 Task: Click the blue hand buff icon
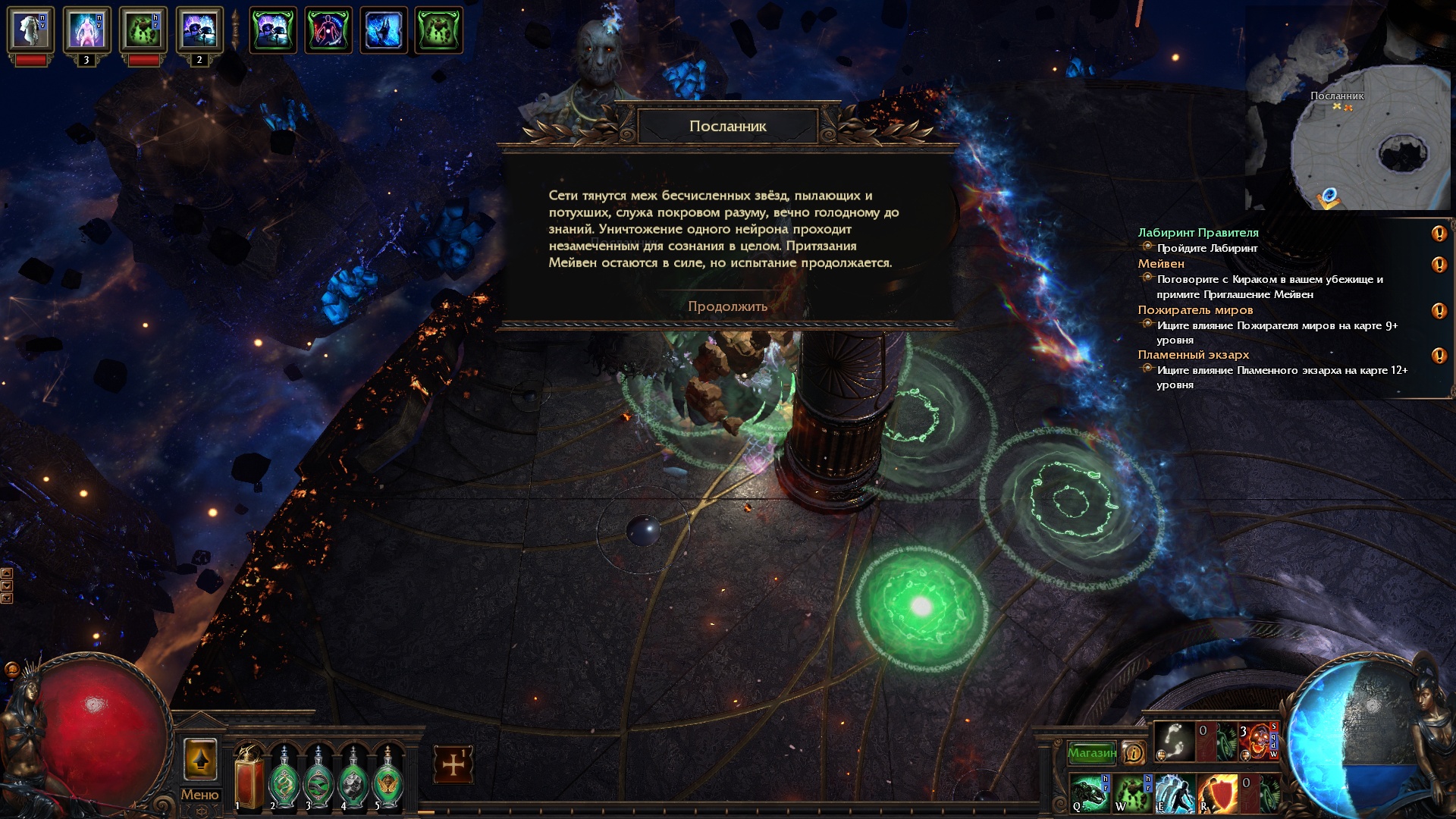pos(384,30)
